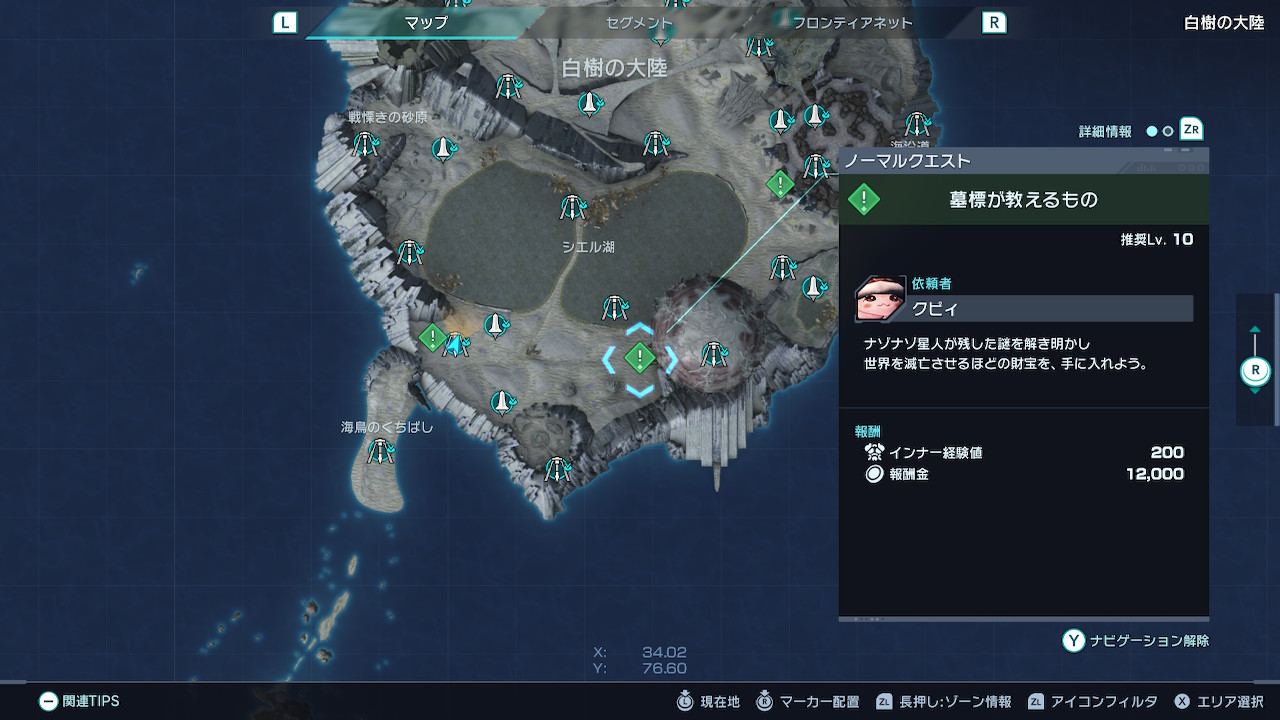The image size is (1280, 720).
Task: Cancel navigation with ナビゲーション解除
Action: point(1136,641)
